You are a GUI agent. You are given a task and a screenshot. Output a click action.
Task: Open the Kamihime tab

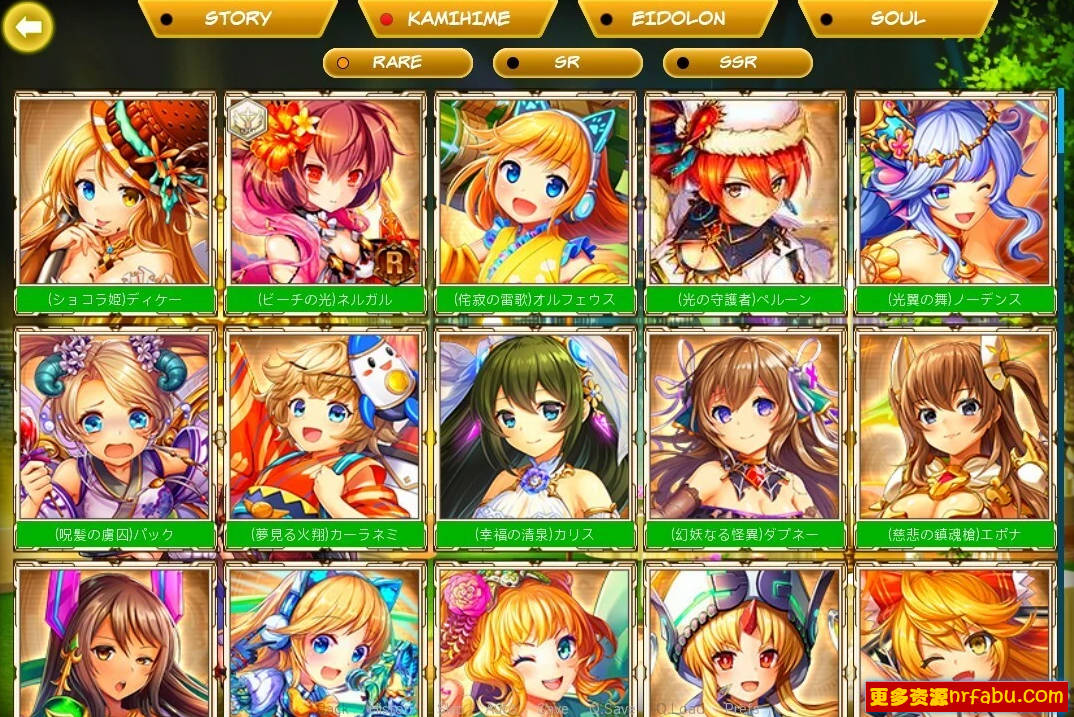[x=457, y=18]
